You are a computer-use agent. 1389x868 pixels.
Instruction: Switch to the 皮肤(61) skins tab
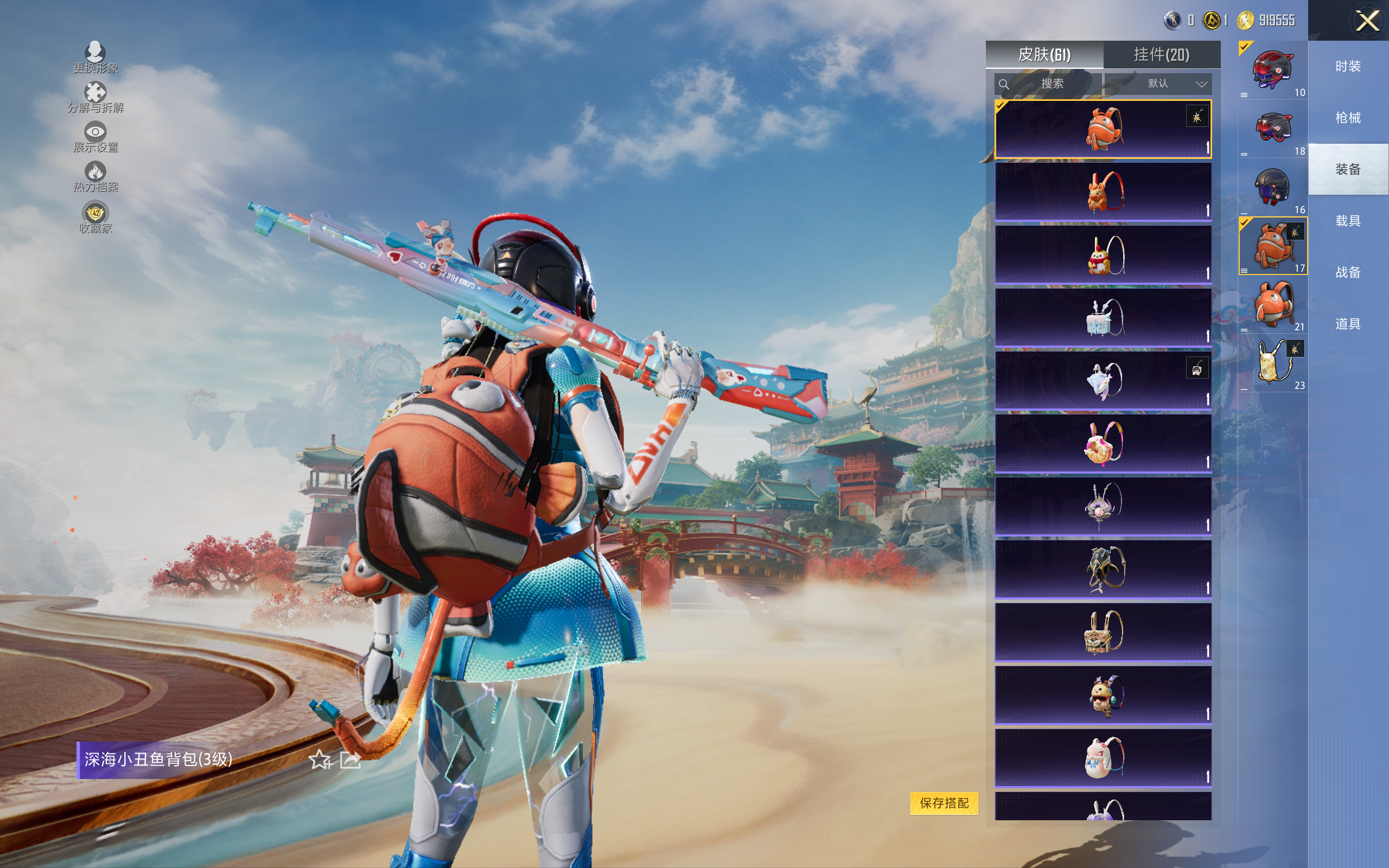pos(1044,55)
